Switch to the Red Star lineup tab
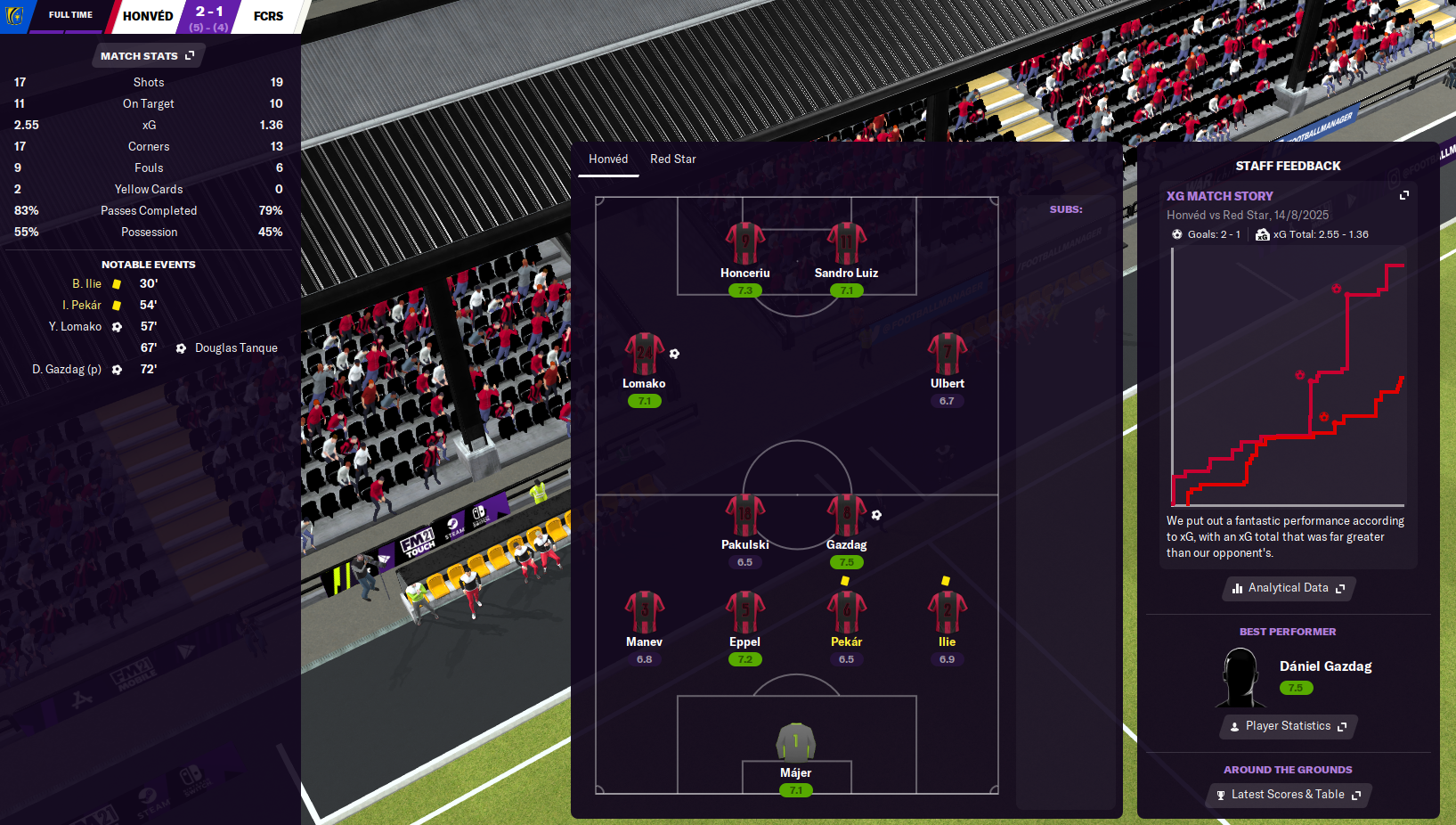 click(672, 159)
